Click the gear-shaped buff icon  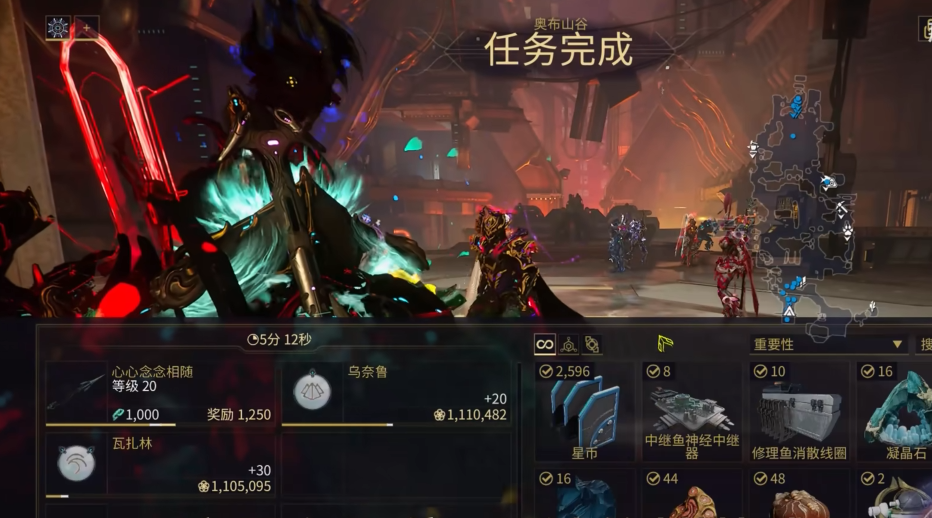point(58,27)
